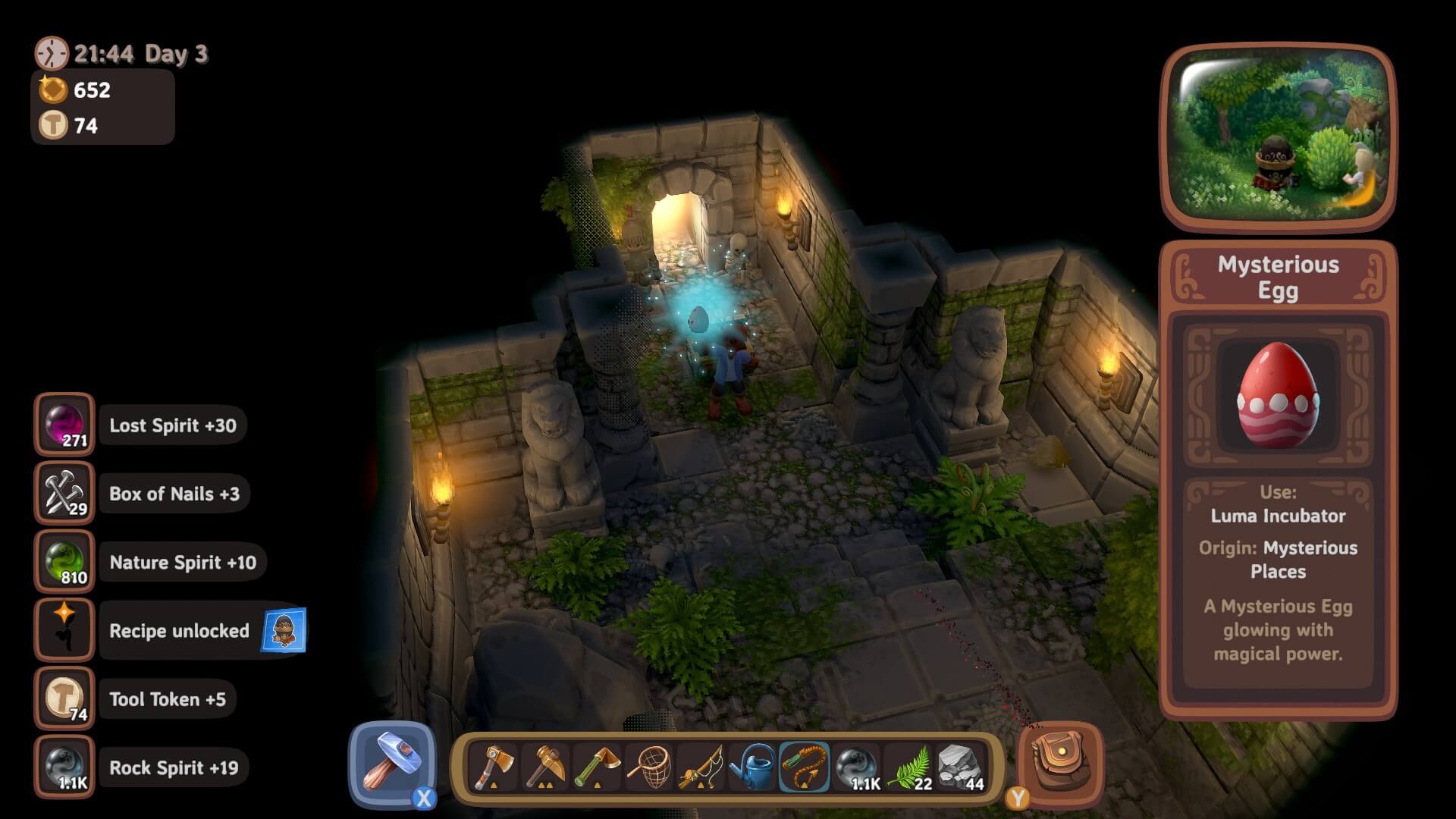Screen dimensions: 1456x819
Task: Click the Rock Spirit +19 notification
Action: (x=174, y=767)
